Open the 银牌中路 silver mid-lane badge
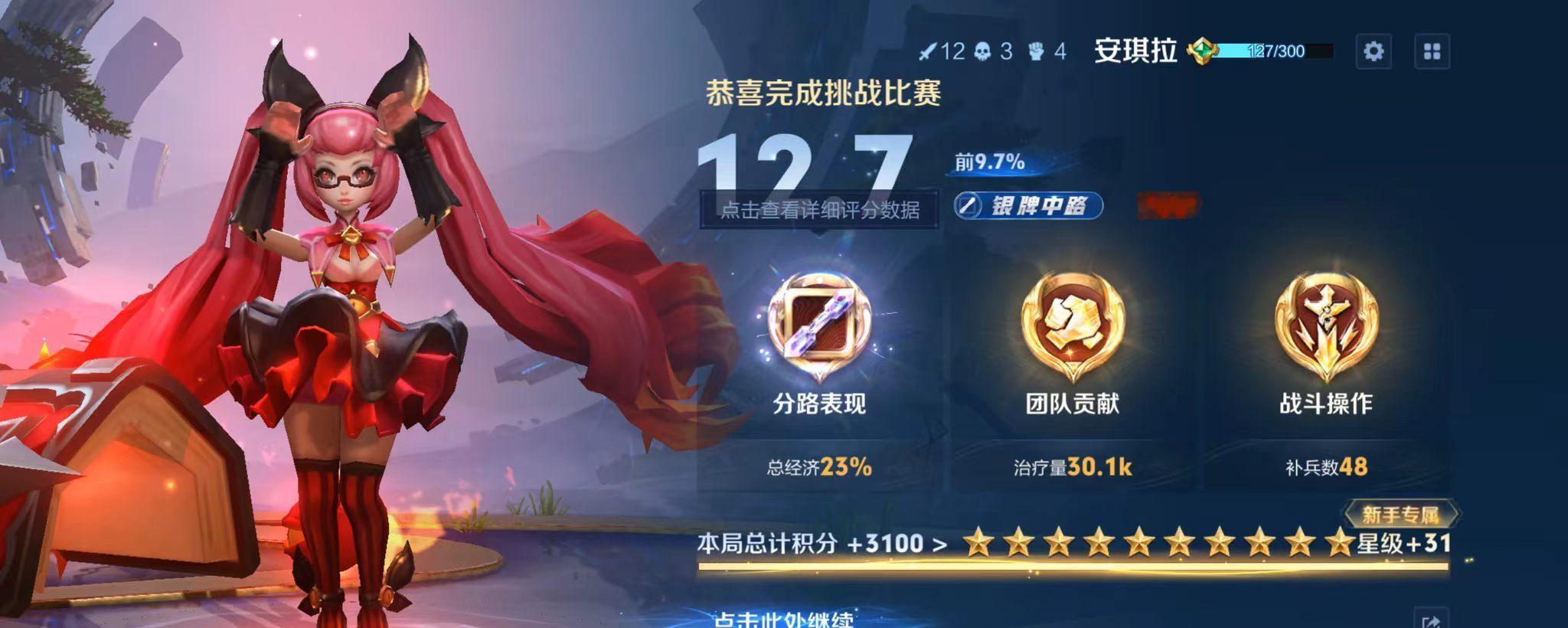1568x628 pixels. coord(1027,205)
